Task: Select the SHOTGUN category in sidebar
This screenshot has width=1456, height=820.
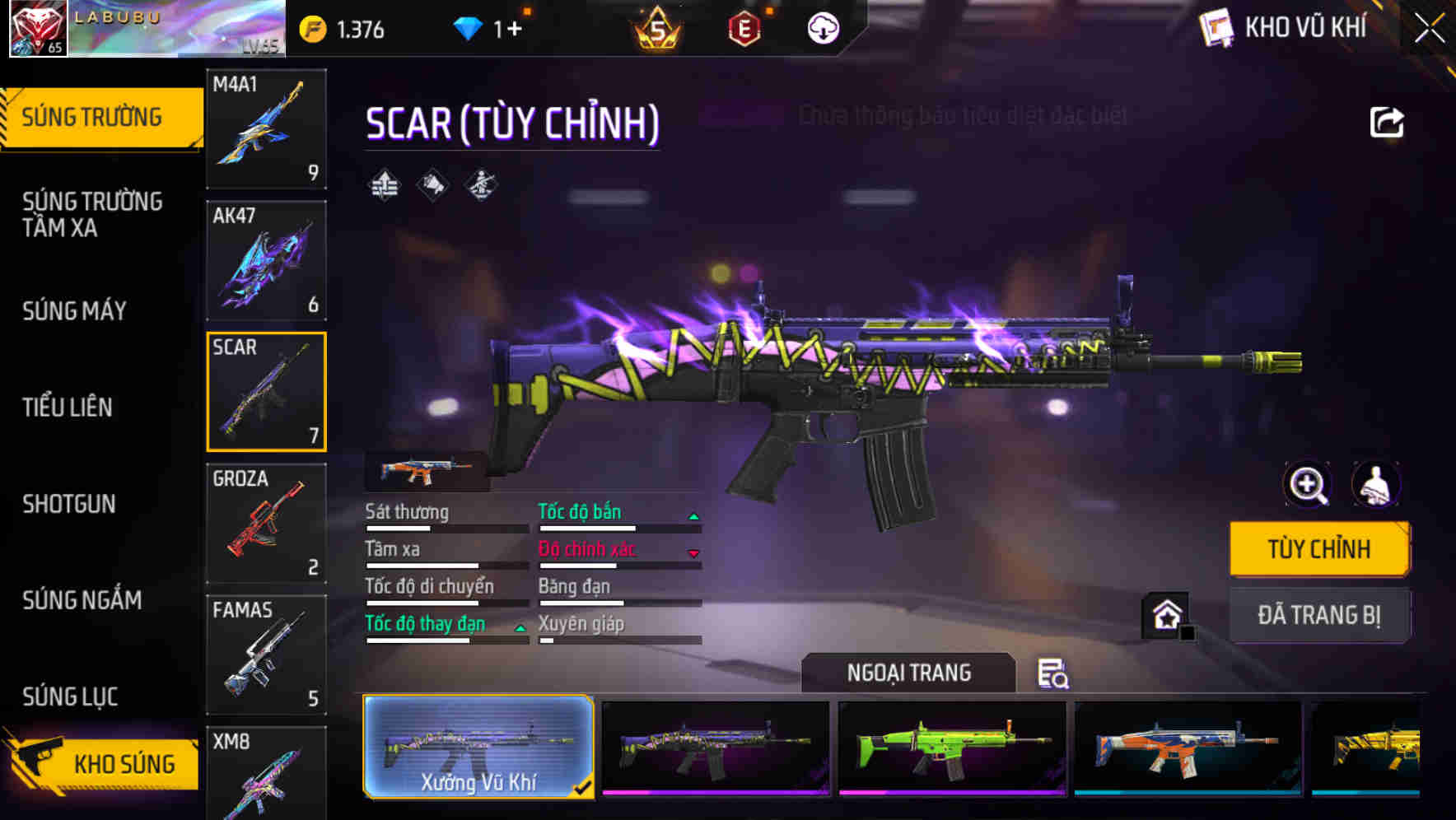Action: 69,504
